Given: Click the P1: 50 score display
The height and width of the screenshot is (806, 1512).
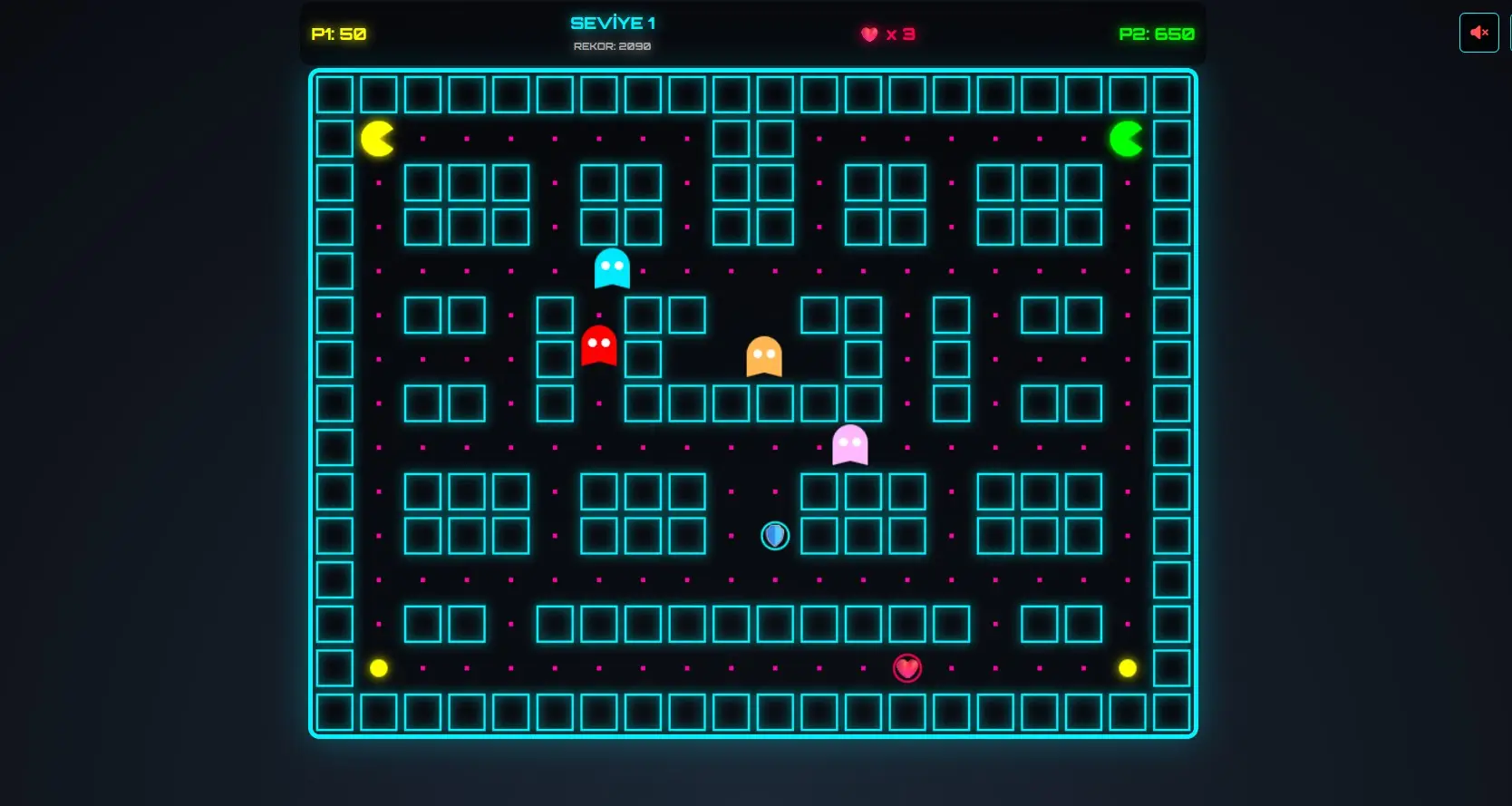Looking at the screenshot, I should click(339, 34).
